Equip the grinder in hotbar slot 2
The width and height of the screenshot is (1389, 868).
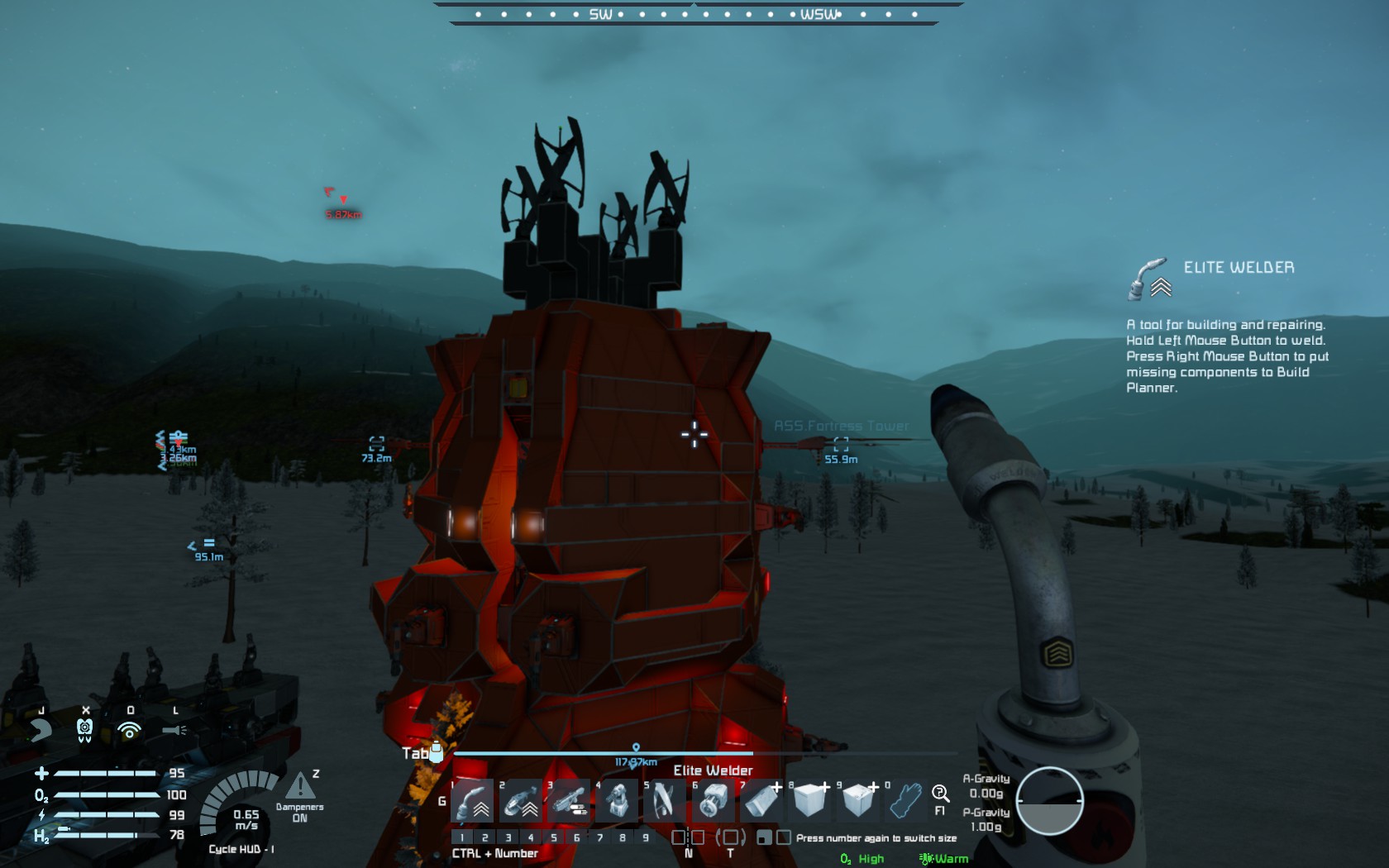click(521, 800)
